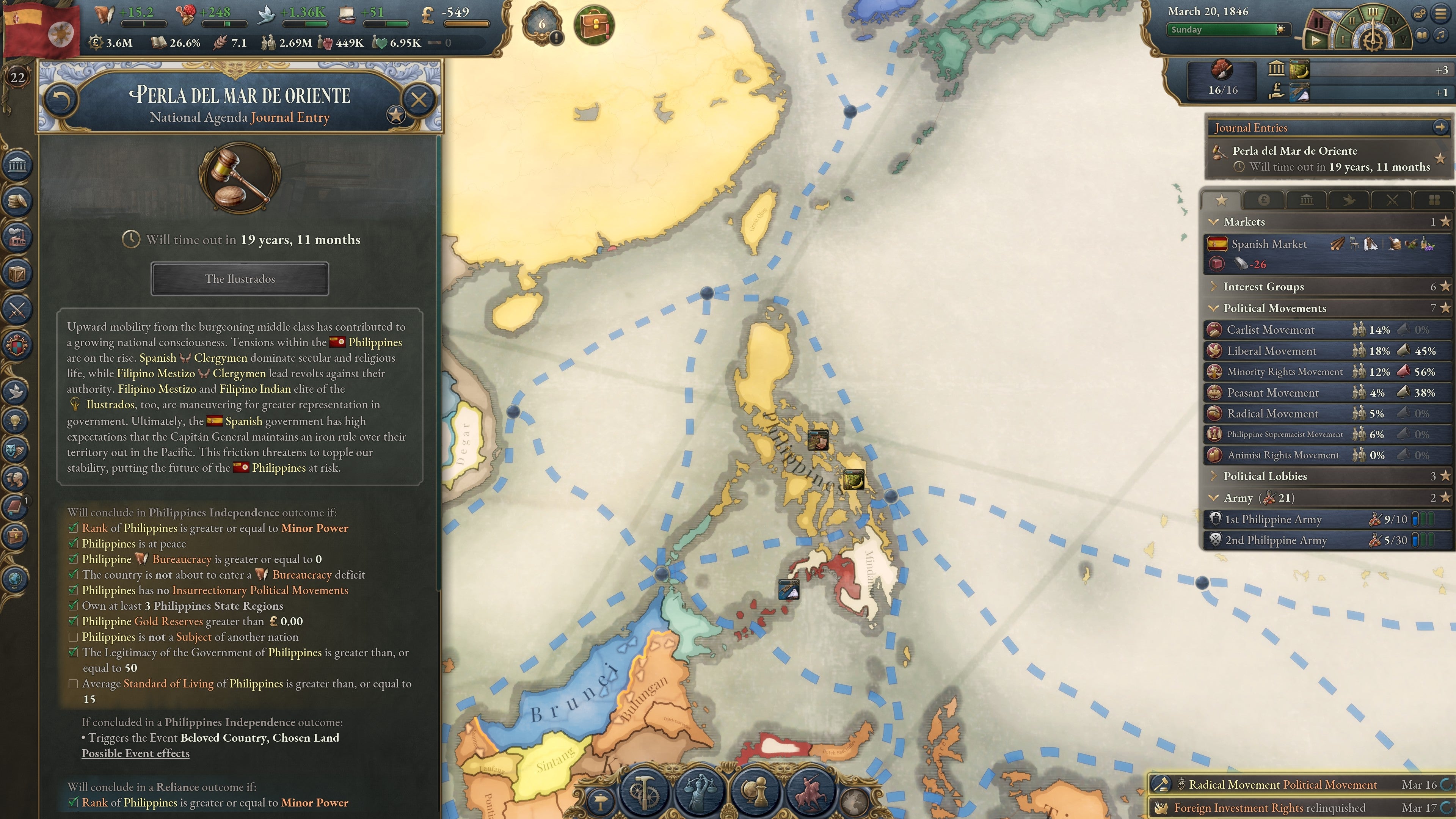Screen dimensions: 1456x819
Task: Open the Foreign Investment Rights relinquished notification
Action: [1269, 808]
